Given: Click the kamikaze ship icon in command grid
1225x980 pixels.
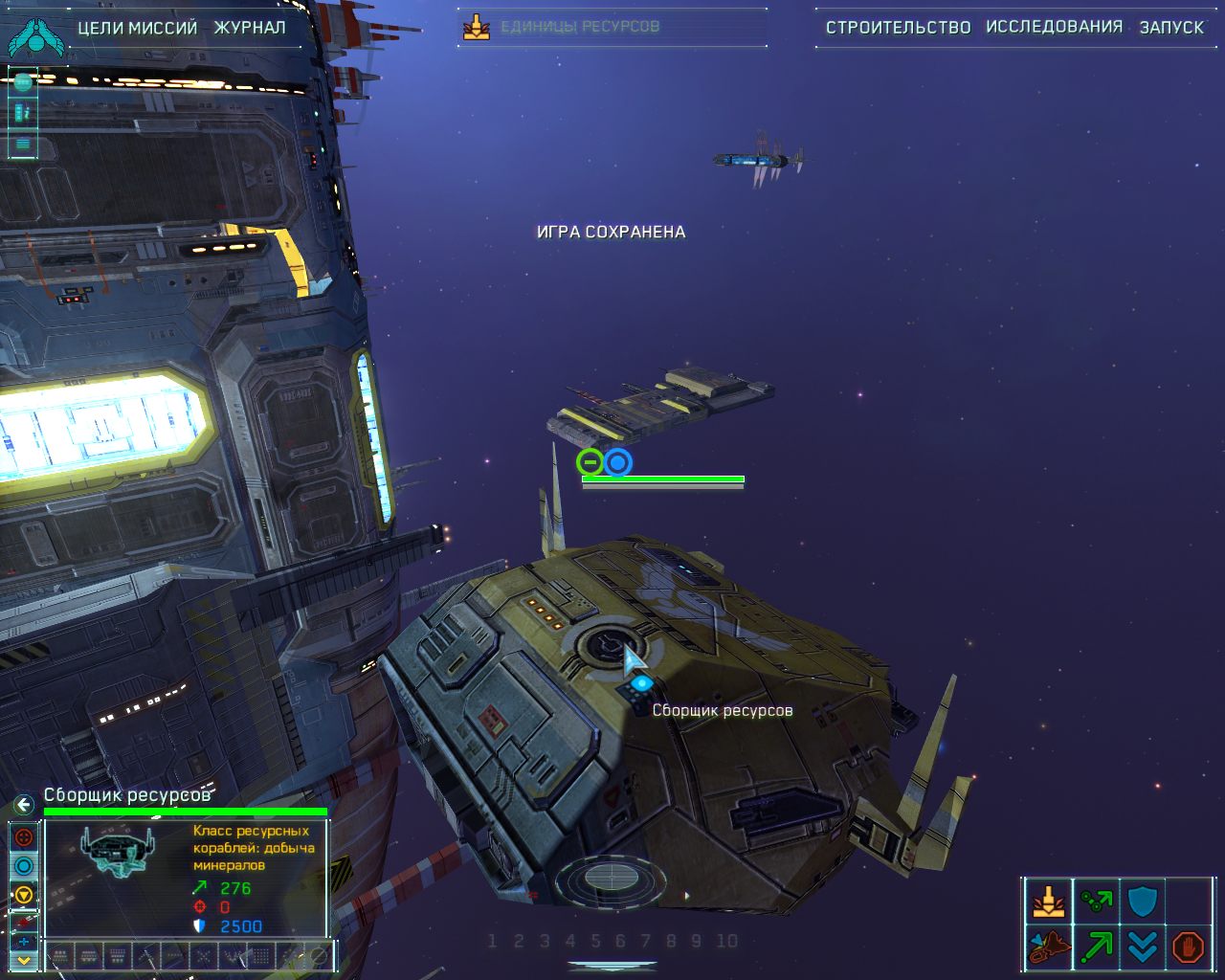Looking at the screenshot, I should [x=1050, y=946].
